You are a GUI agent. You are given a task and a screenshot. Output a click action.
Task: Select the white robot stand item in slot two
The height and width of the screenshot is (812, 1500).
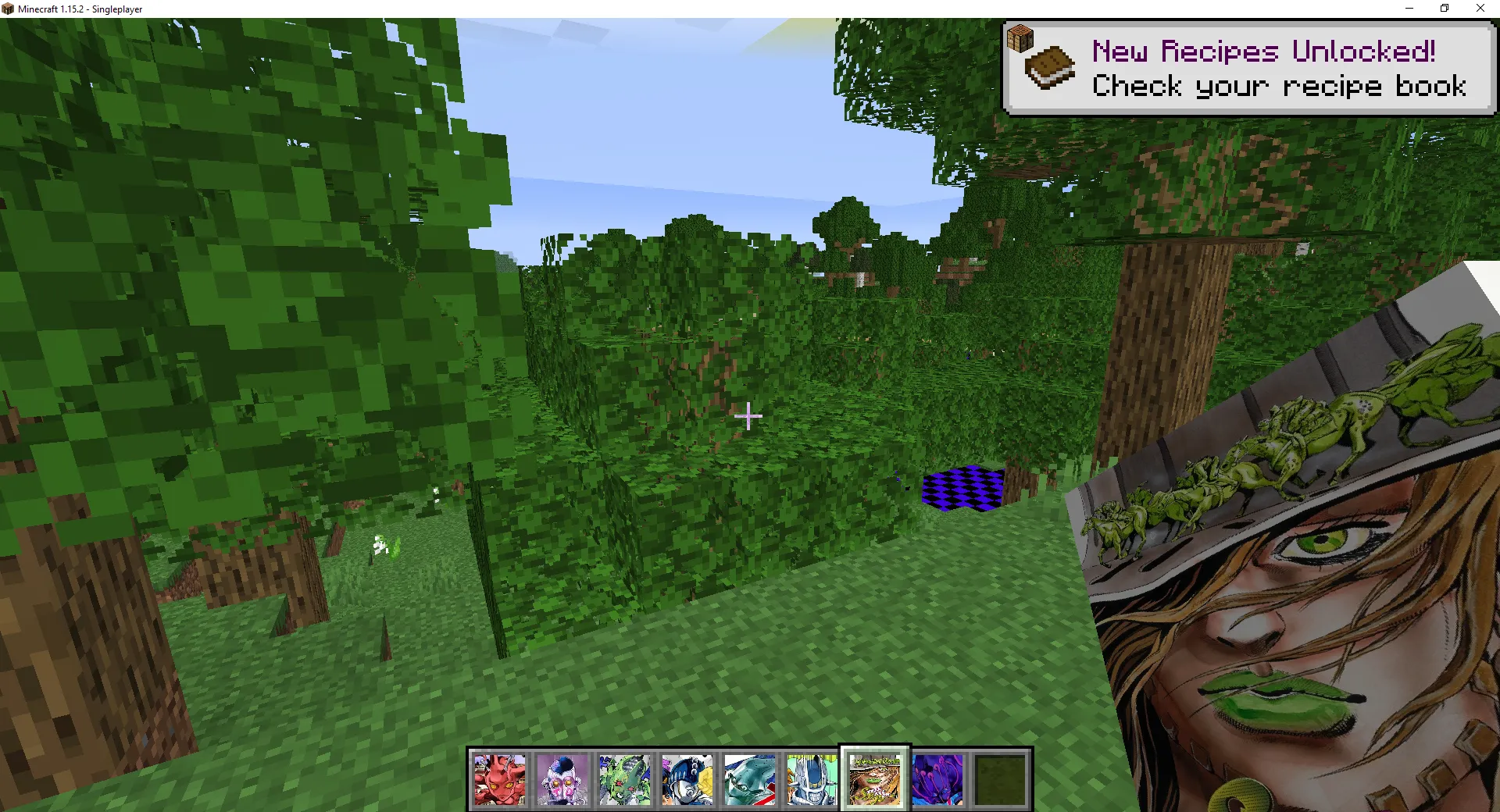click(562, 778)
